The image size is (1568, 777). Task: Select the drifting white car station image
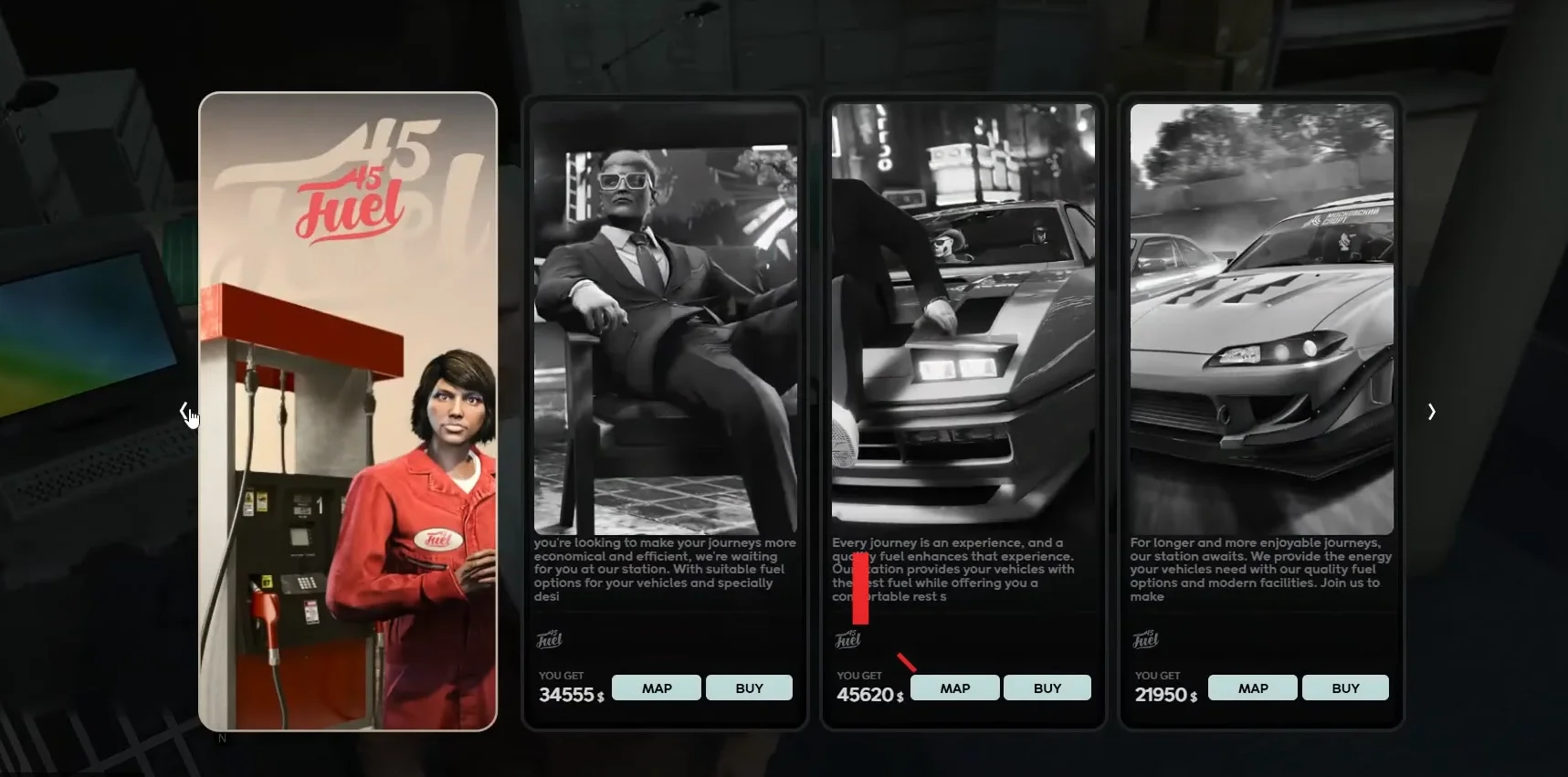pyautogui.click(x=1261, y=320)
